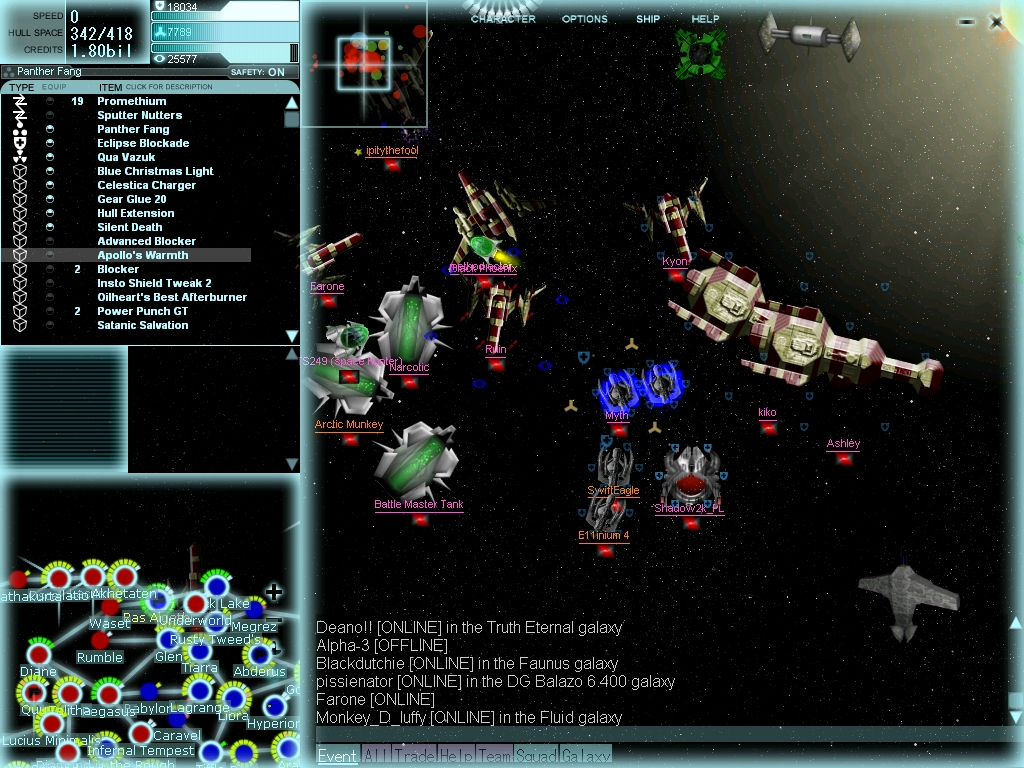1024x768 pixels.
Task: Select the Eclipse Blockade item
Action: click(143, 143)
